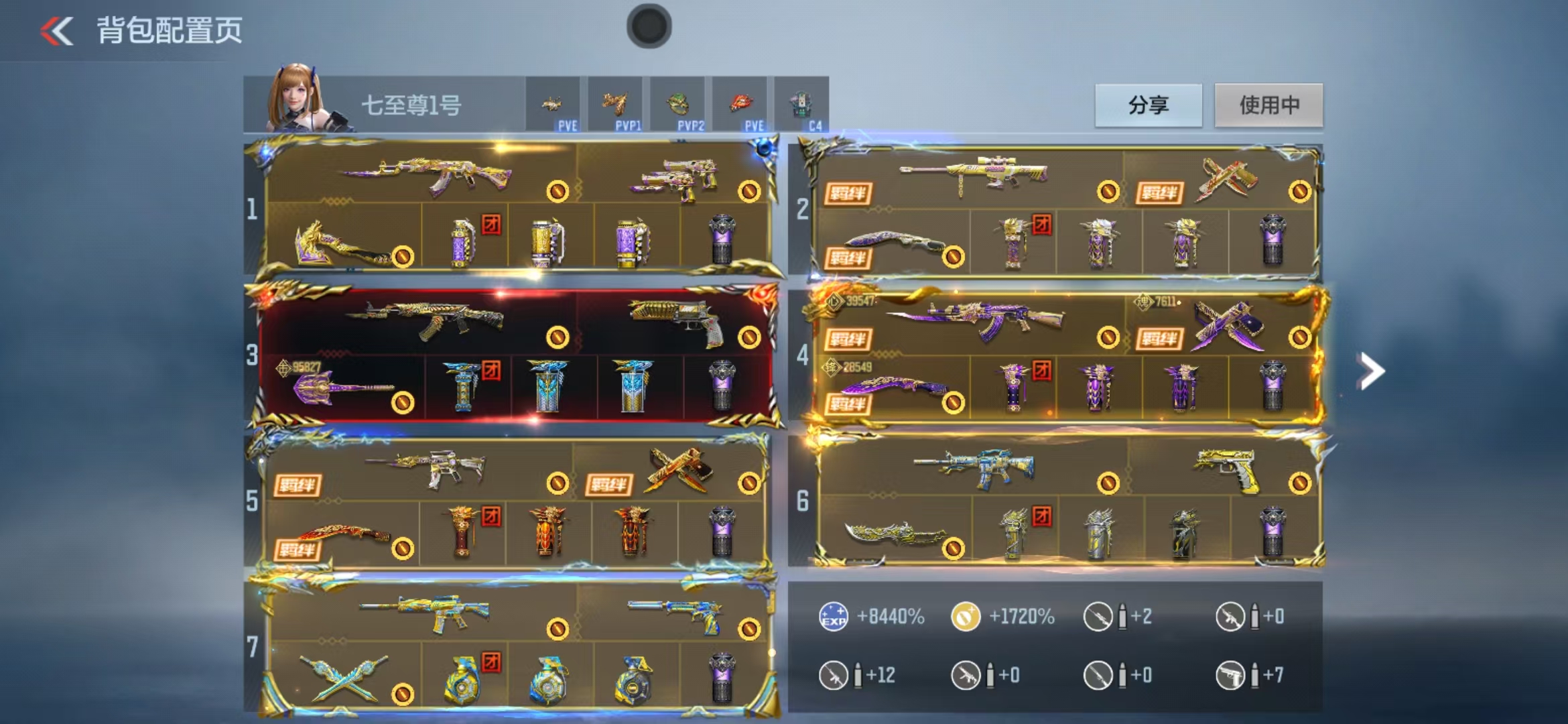This screenshot has height=724, width=1568.
Task: Click the 使用中 in-use button
Action: (x=1268, y=105)
